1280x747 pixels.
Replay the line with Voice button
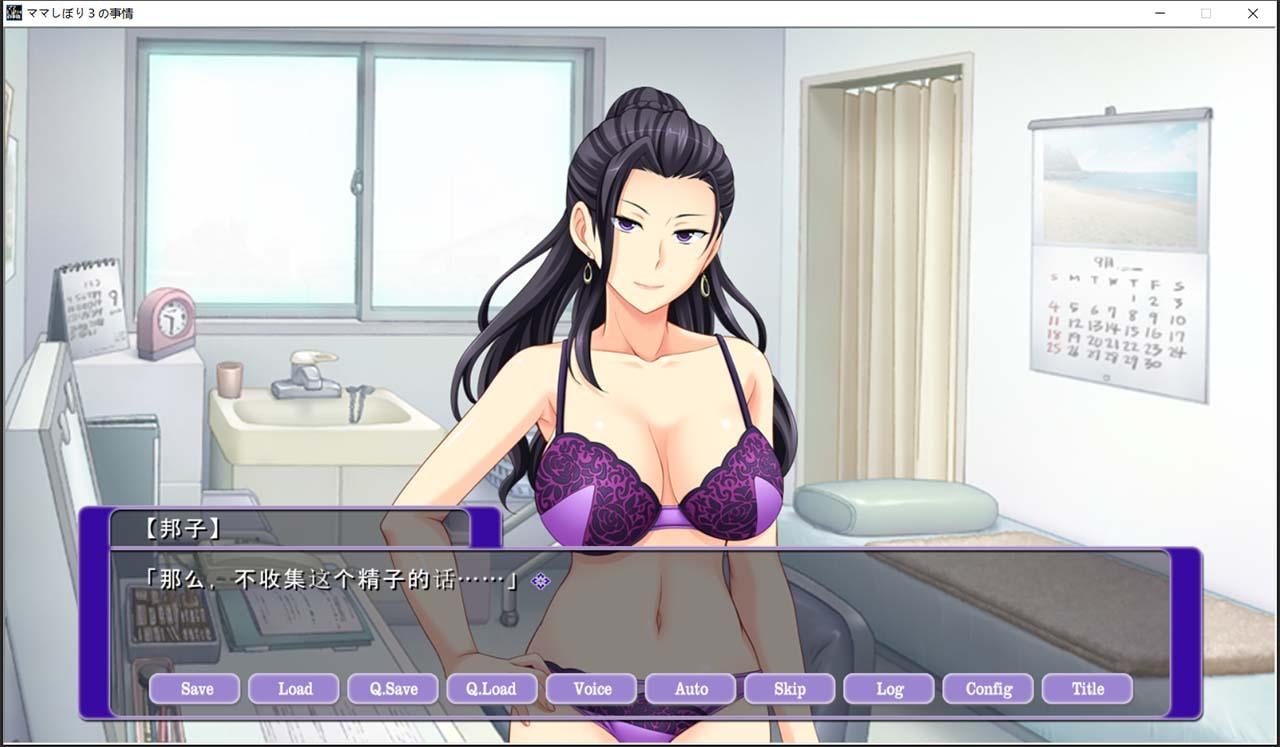click(592, 689)
